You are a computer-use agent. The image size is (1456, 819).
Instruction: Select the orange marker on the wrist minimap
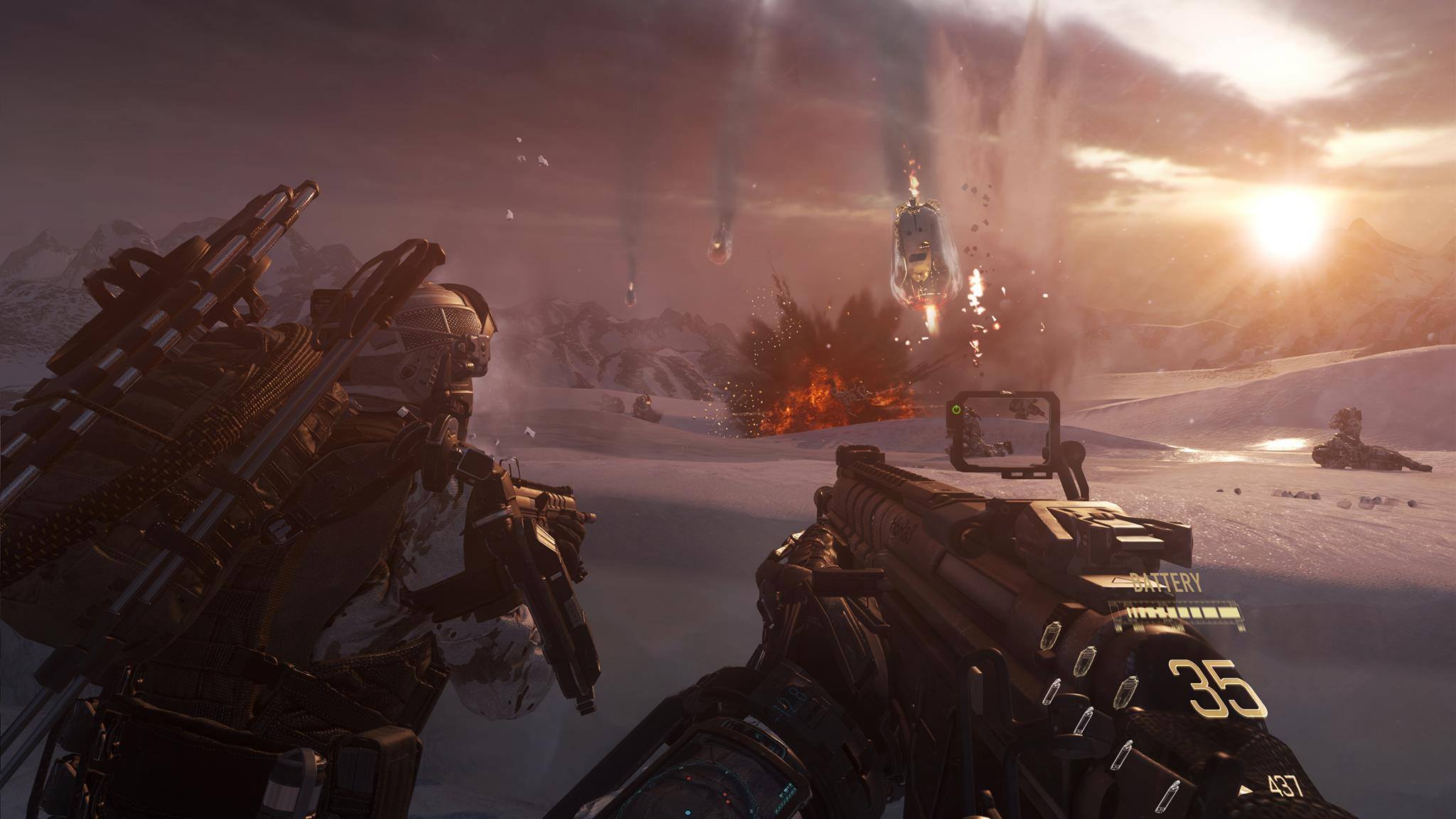(728, 801)
